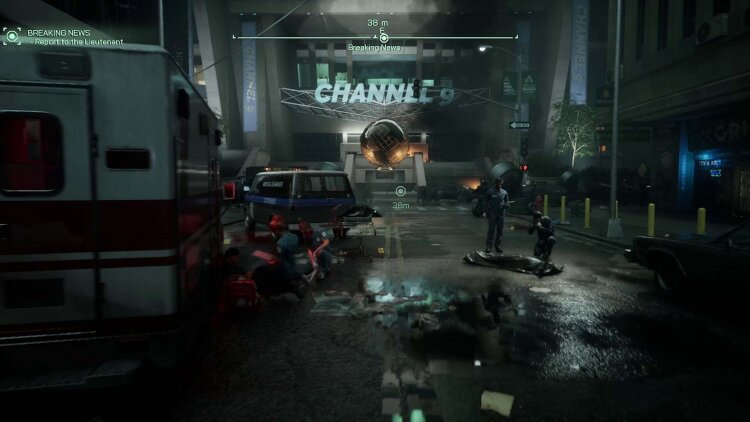Click the Breaking News objective tracker icon

point(12,36)
